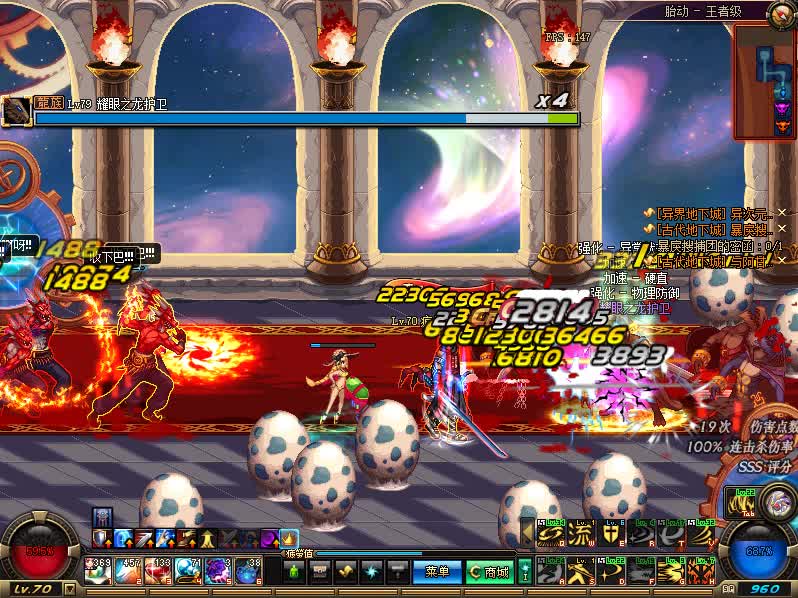Open the 菜单 menu button
The height and width of the screenshot is (598, 798).
pos(437,571)
